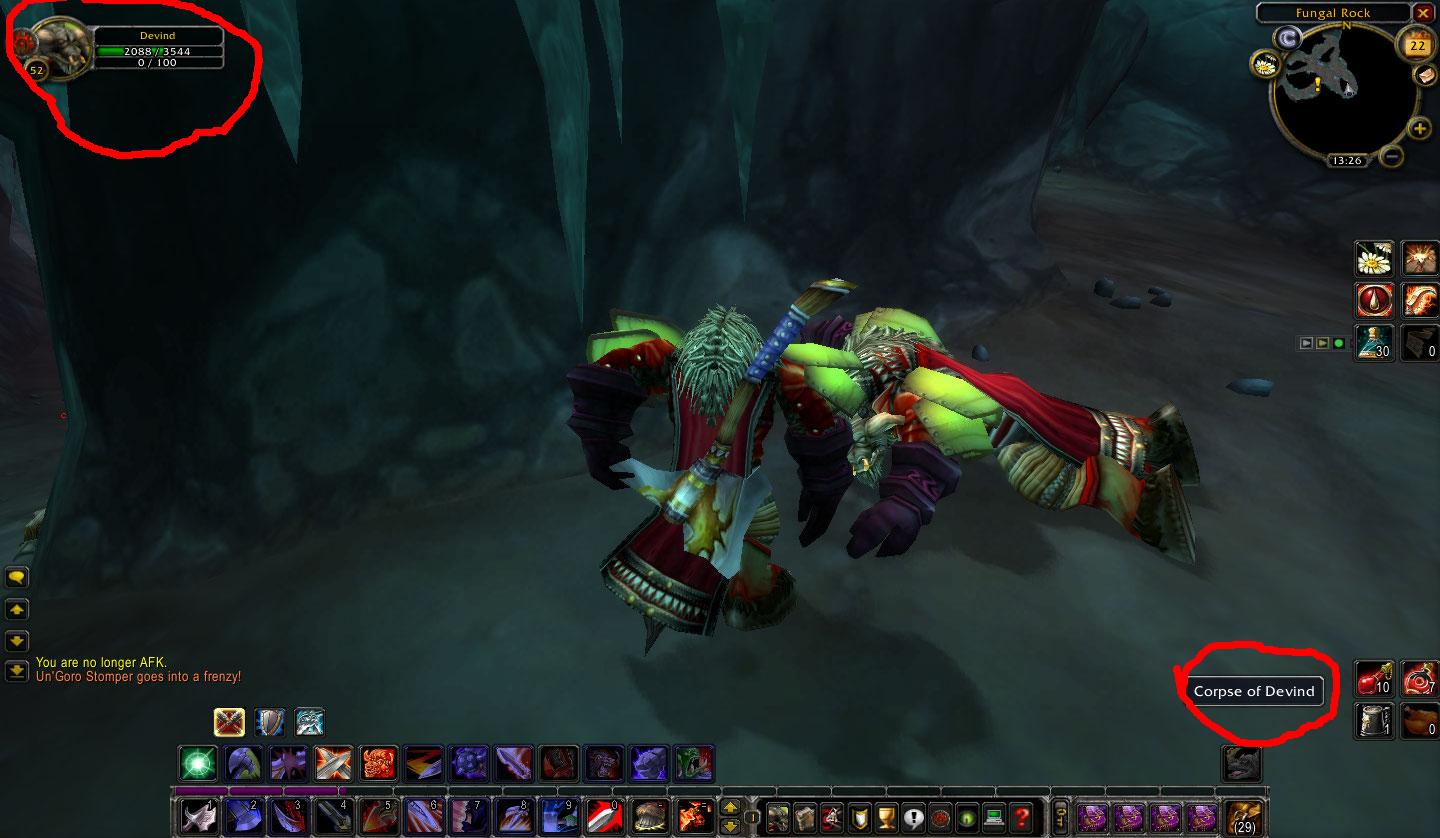
Task: Open the backpack showing 29 free slots
Action: pyautogui.click(x=1244, y=817)
